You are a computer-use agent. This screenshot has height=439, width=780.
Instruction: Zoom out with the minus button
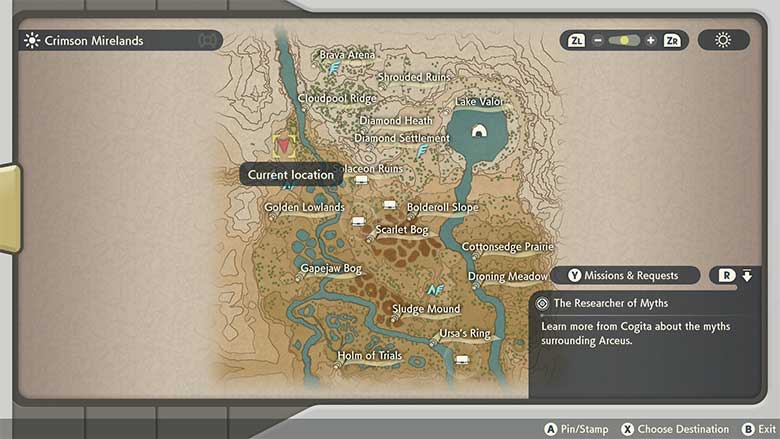[598, 41]
